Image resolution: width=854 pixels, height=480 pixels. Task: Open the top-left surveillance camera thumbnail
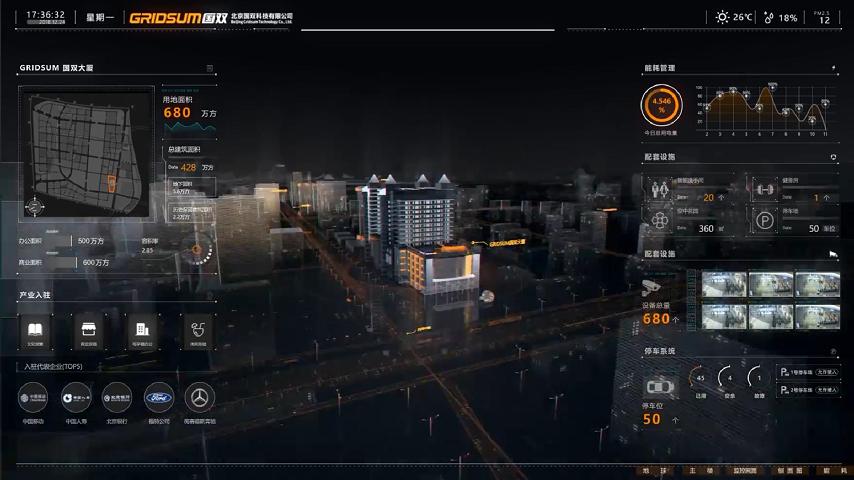[724, 285]
